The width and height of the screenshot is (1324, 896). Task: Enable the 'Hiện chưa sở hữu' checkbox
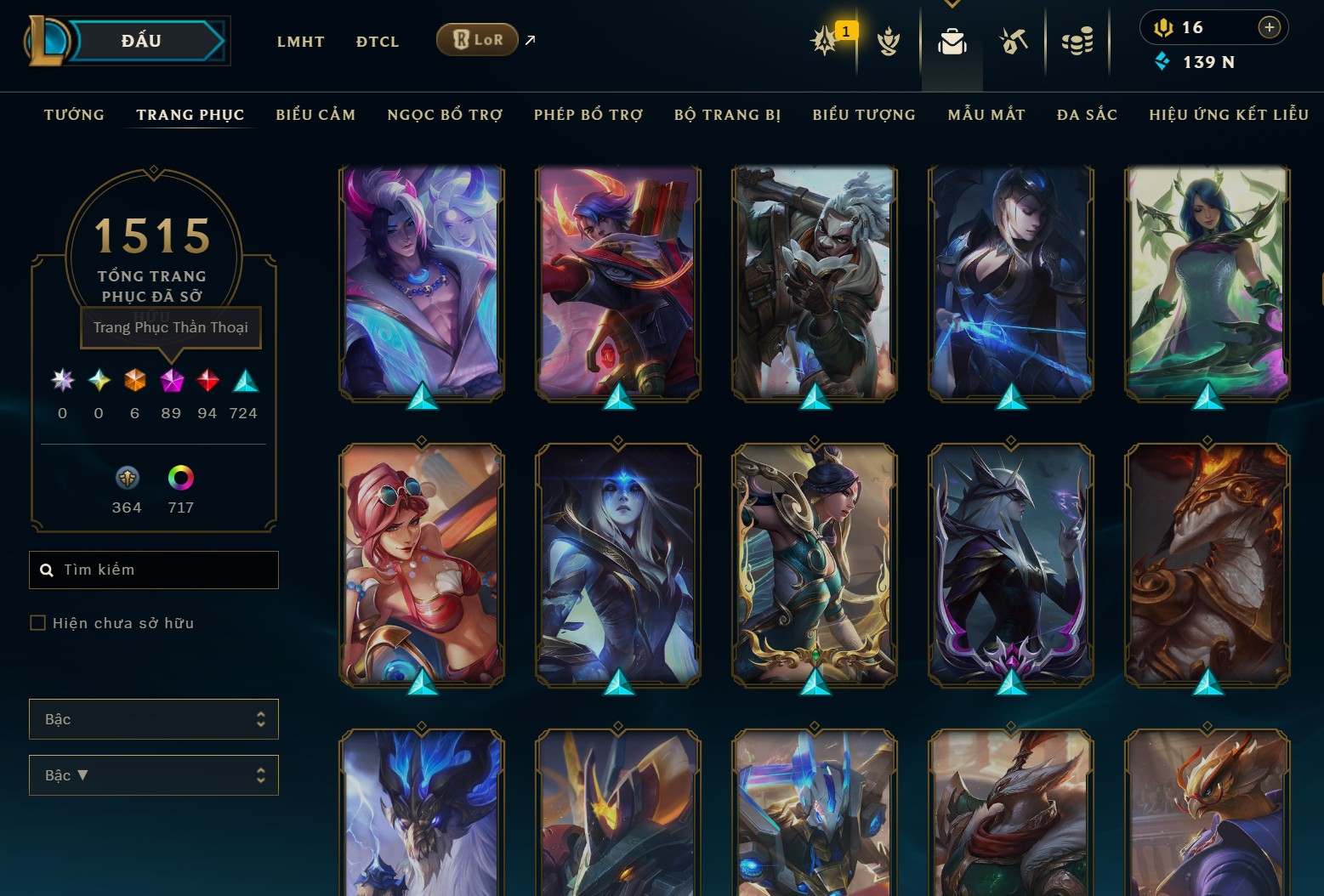coord(38,622)
